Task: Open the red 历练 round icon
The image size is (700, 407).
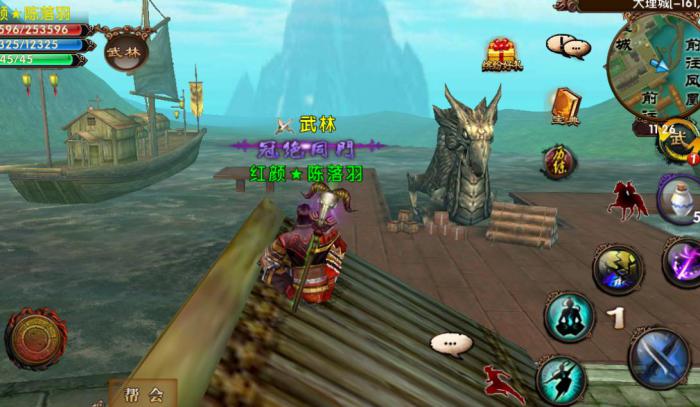Action: click(559, 159)
